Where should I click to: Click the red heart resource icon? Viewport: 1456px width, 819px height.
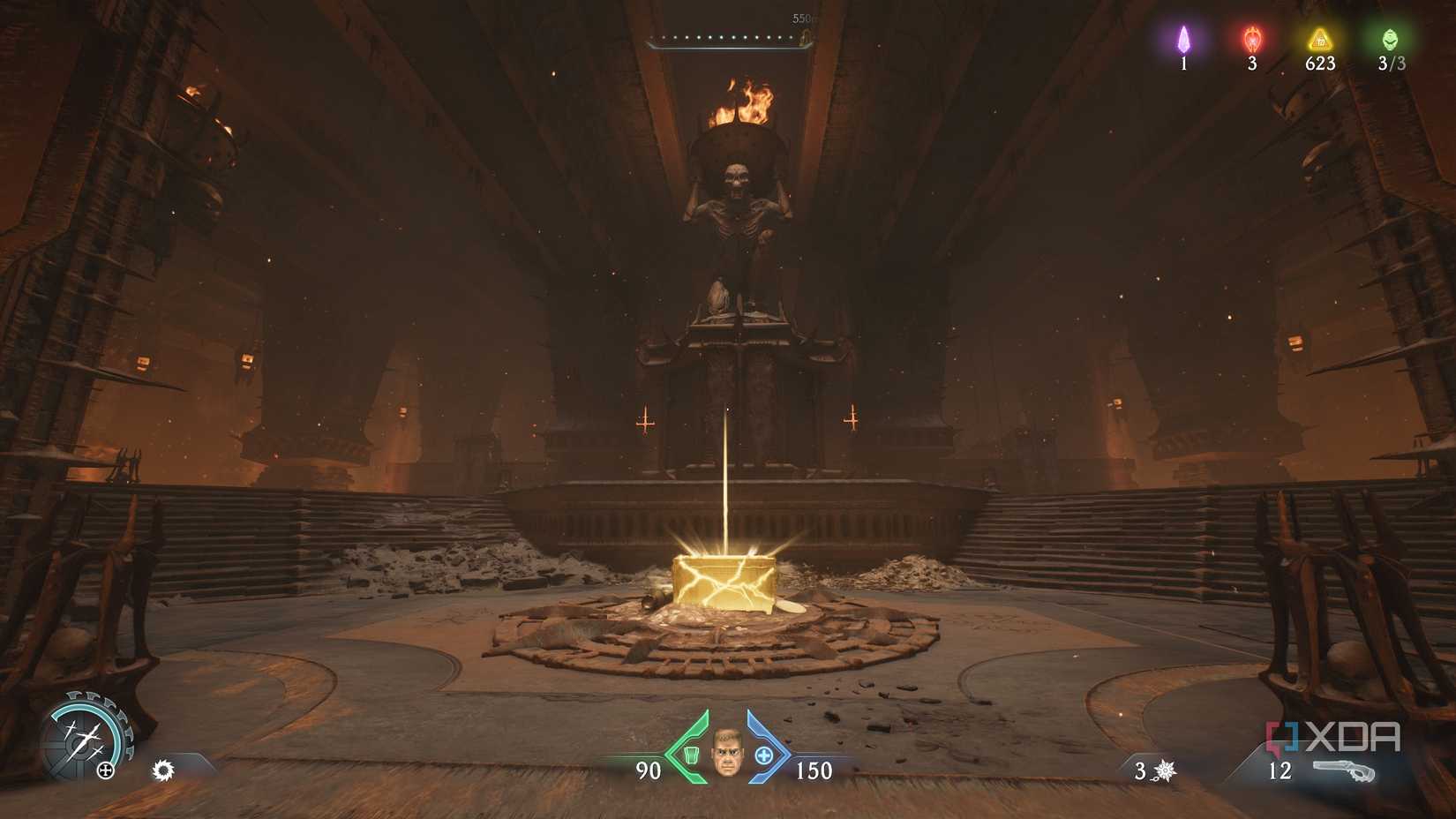tap(1251, 39)
